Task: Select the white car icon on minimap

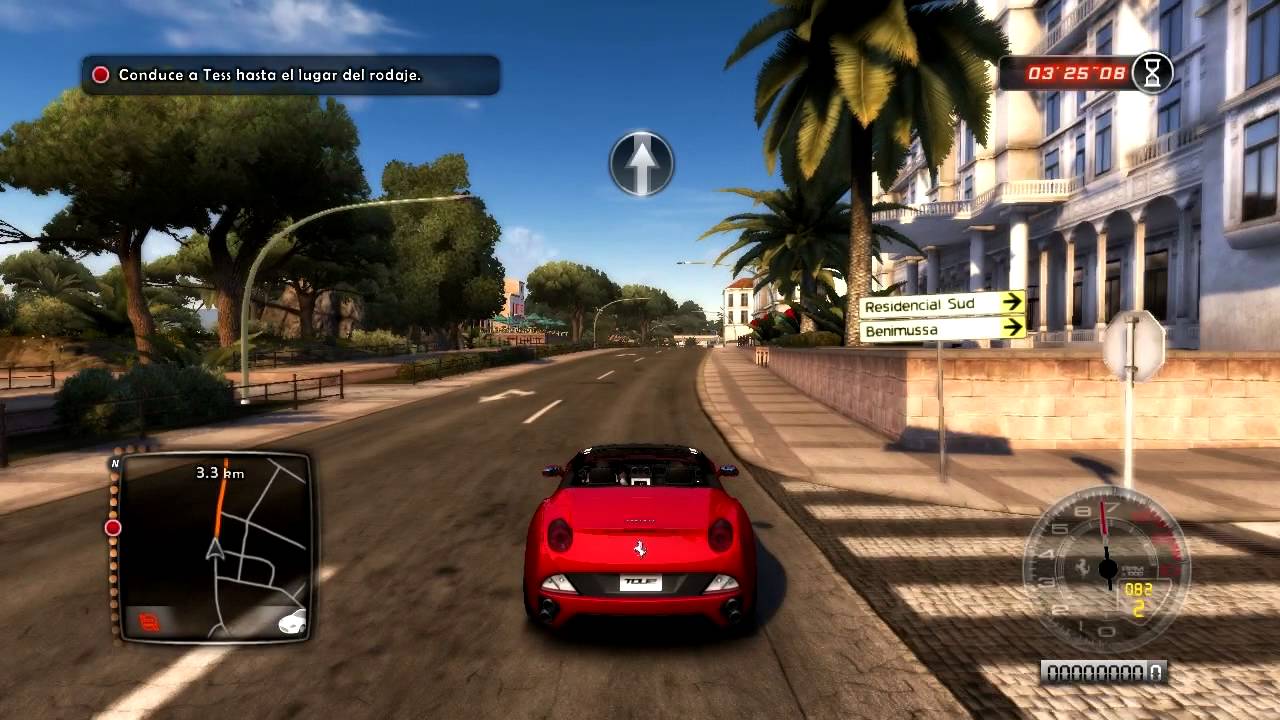Action: pyautogui.click(x=292, y=621)
